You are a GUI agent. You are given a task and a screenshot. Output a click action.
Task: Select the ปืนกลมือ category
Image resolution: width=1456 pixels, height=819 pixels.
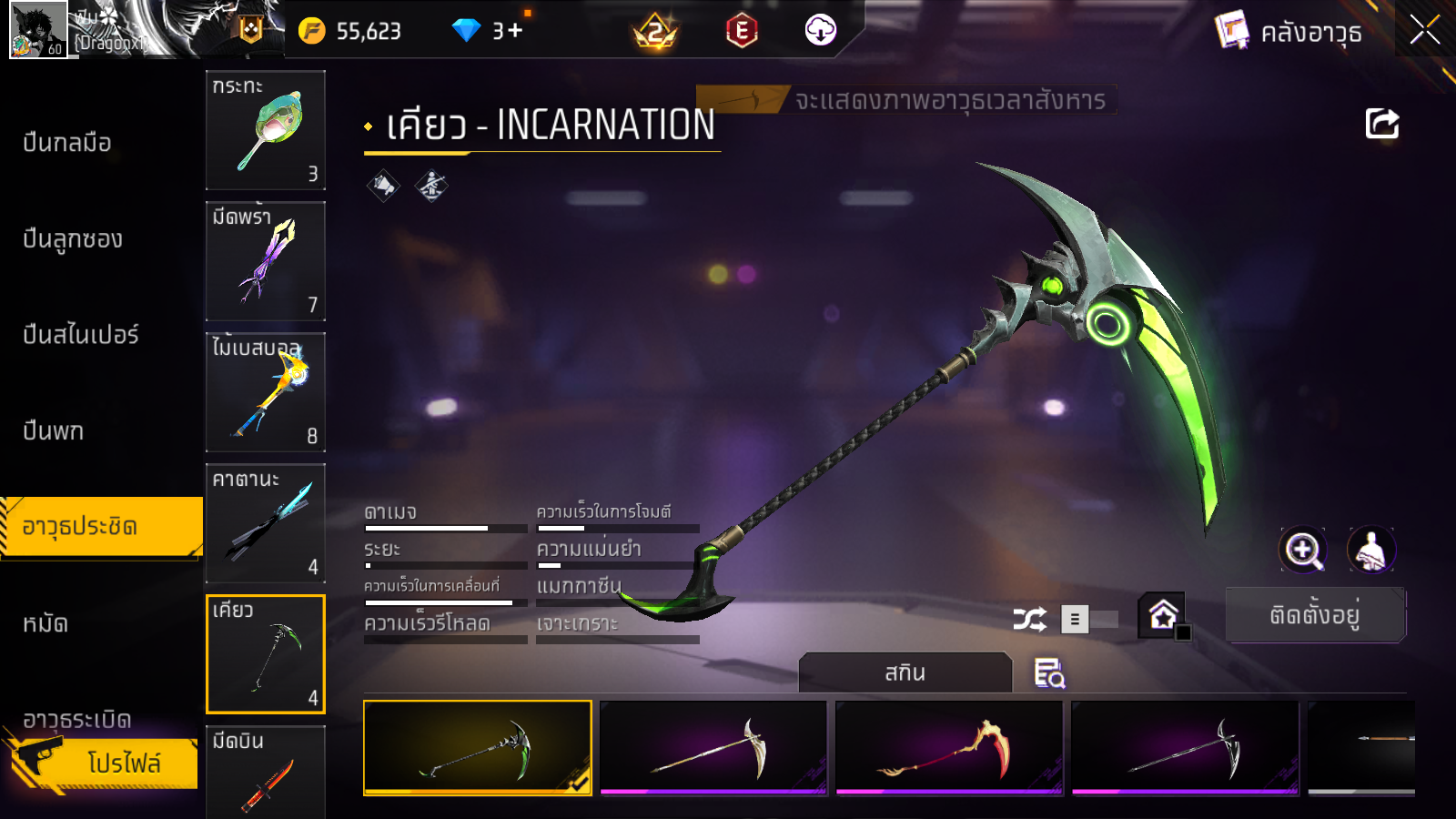(x=68, y=143)
